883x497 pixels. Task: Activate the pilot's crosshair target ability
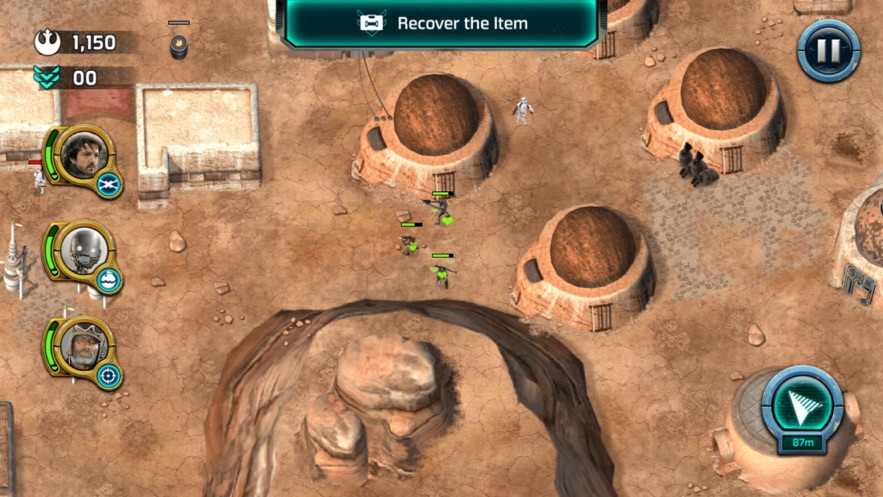110,376
